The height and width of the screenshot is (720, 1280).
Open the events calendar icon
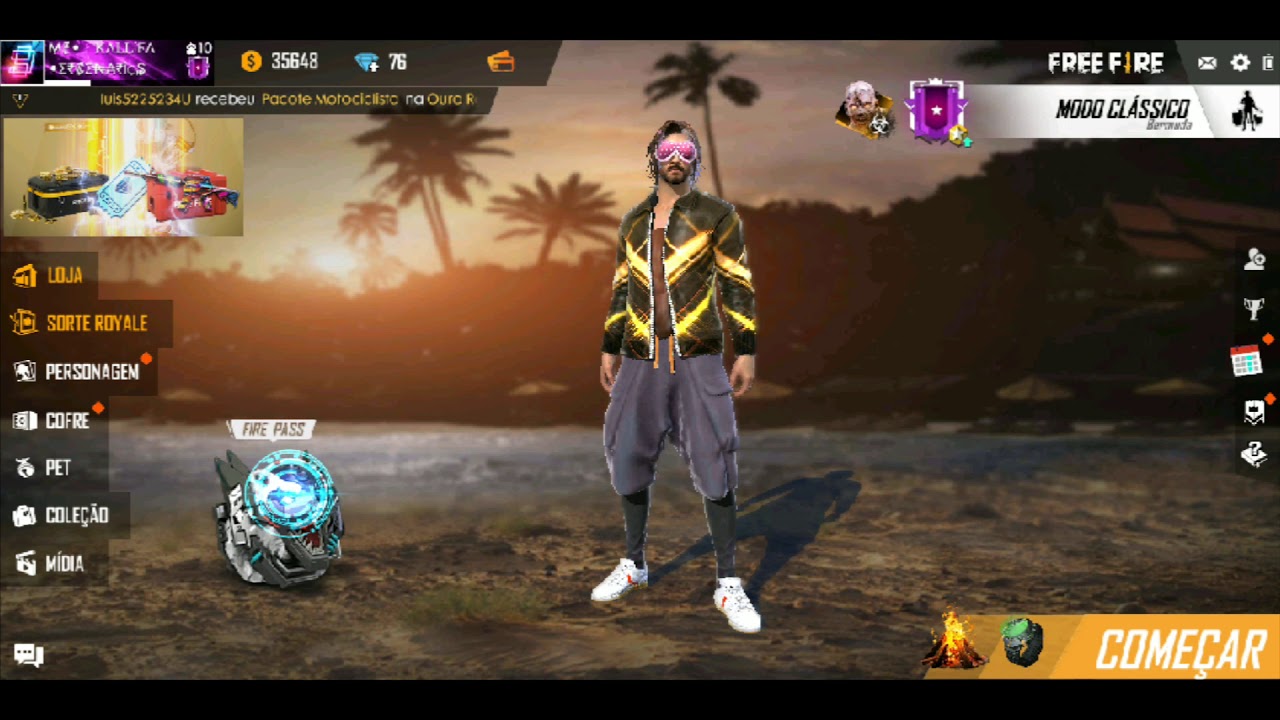(1245, 361)
